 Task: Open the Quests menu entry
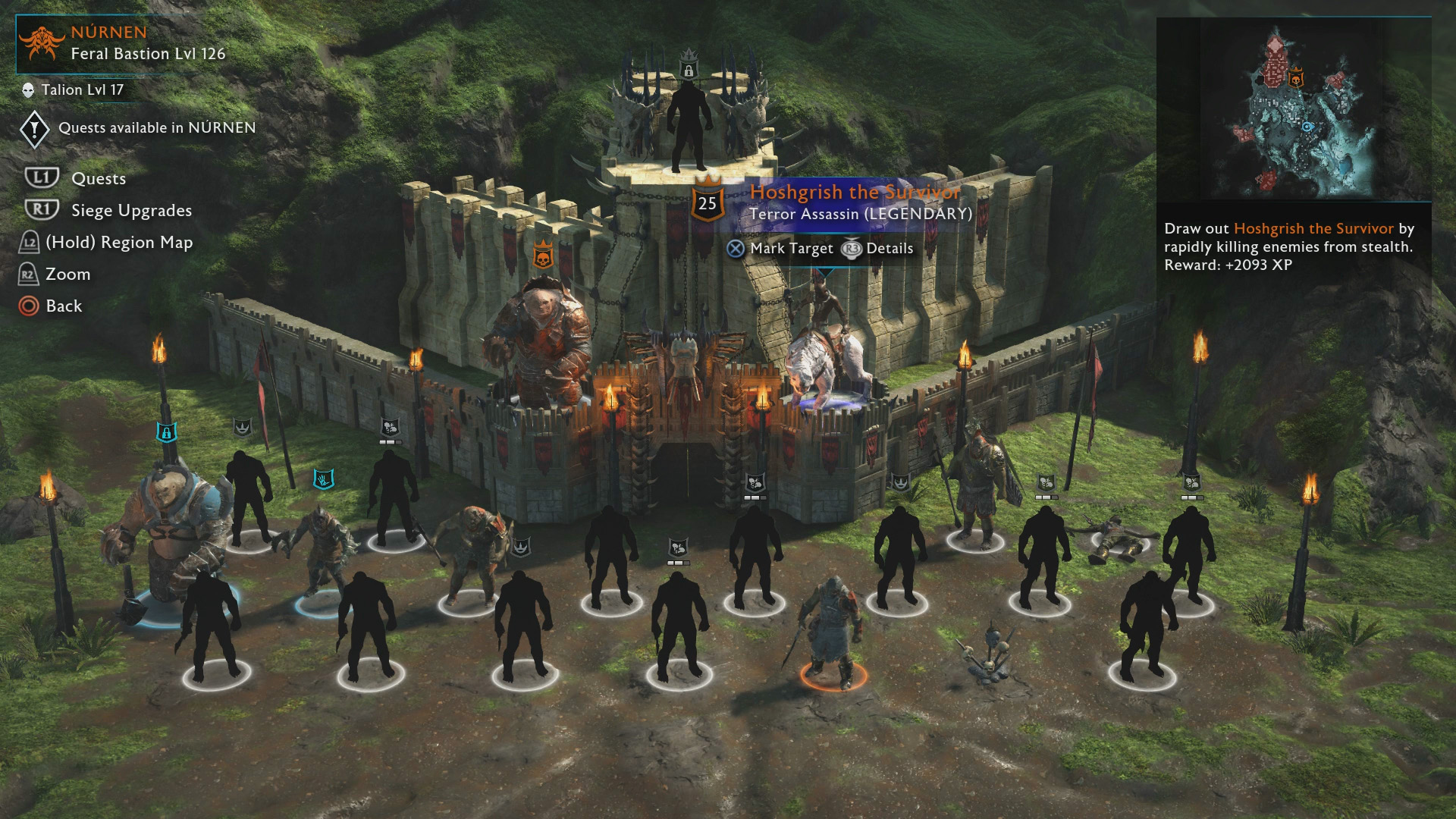point(98,179)
